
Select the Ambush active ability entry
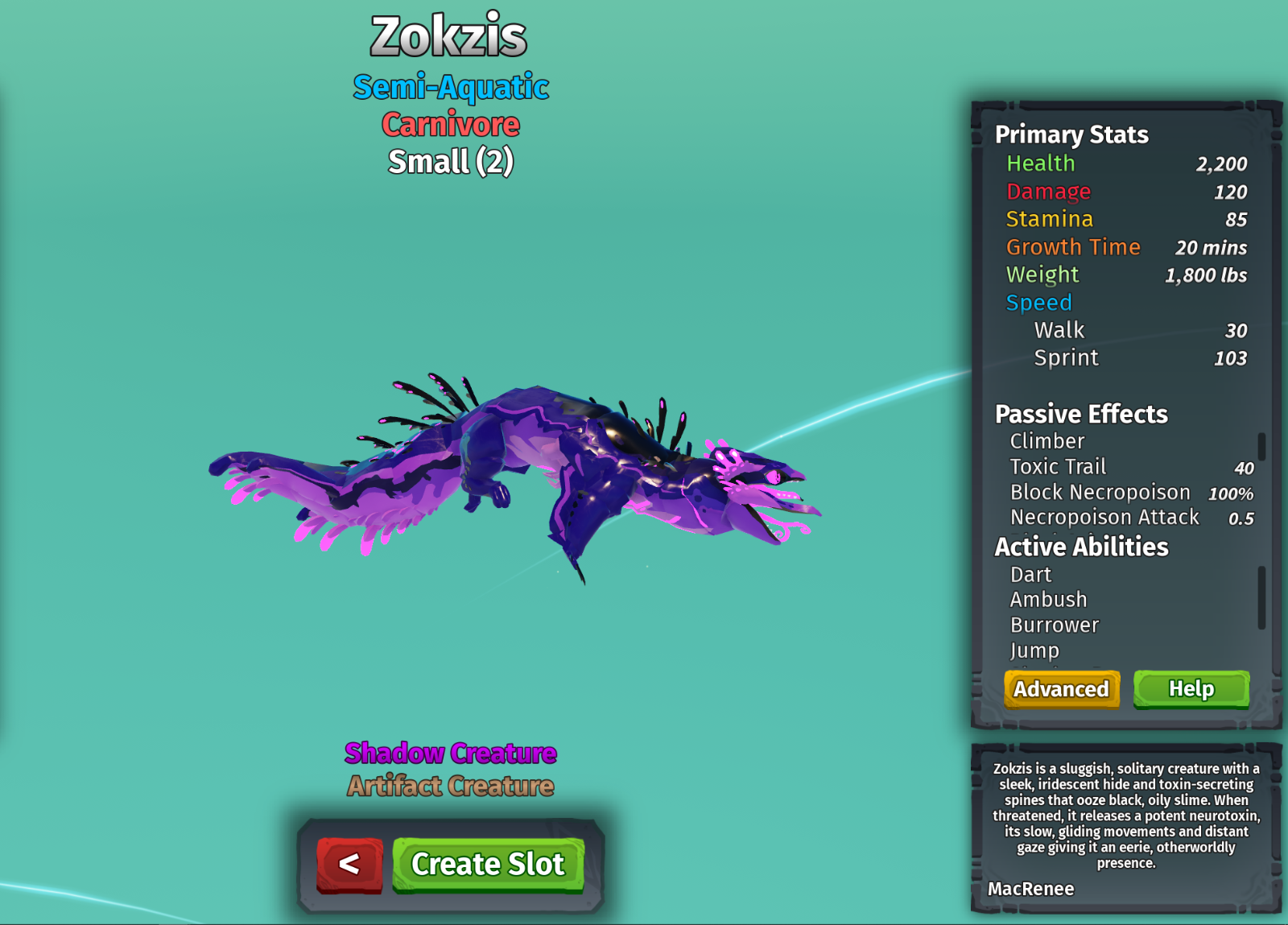[1048, 600]
